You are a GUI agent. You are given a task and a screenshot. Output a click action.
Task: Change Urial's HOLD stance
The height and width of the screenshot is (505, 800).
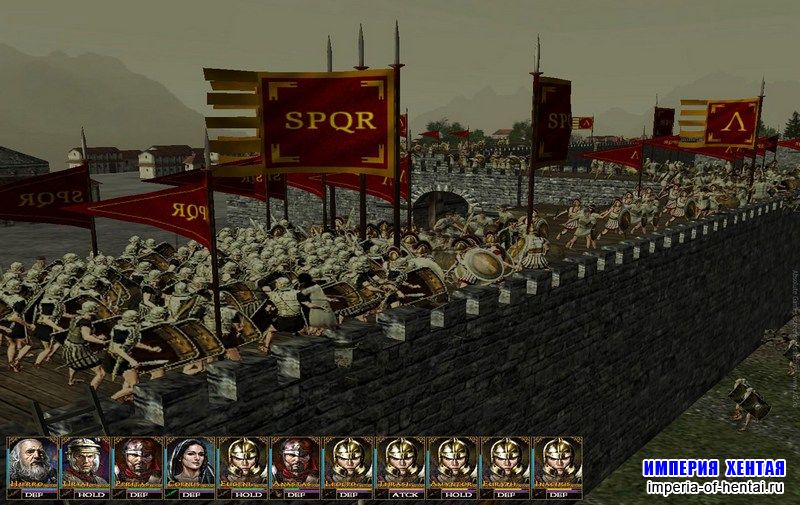coord(85,494)
